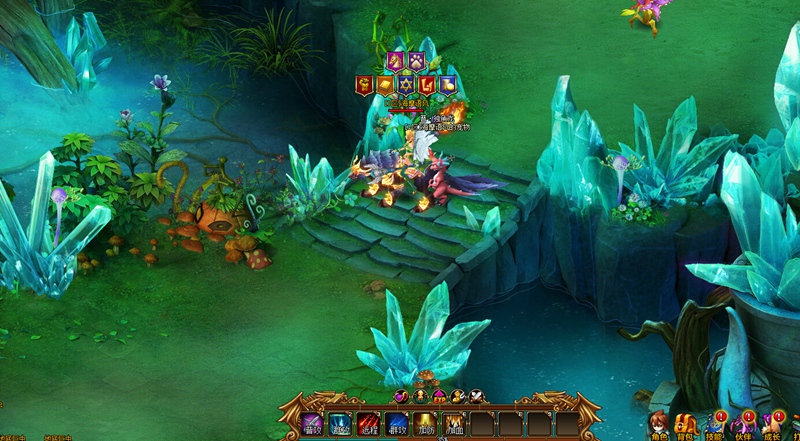Image resolution: width=800 pixels, height=441 pixels.
Task: Open the 角色 character menu
Action: 659,425
